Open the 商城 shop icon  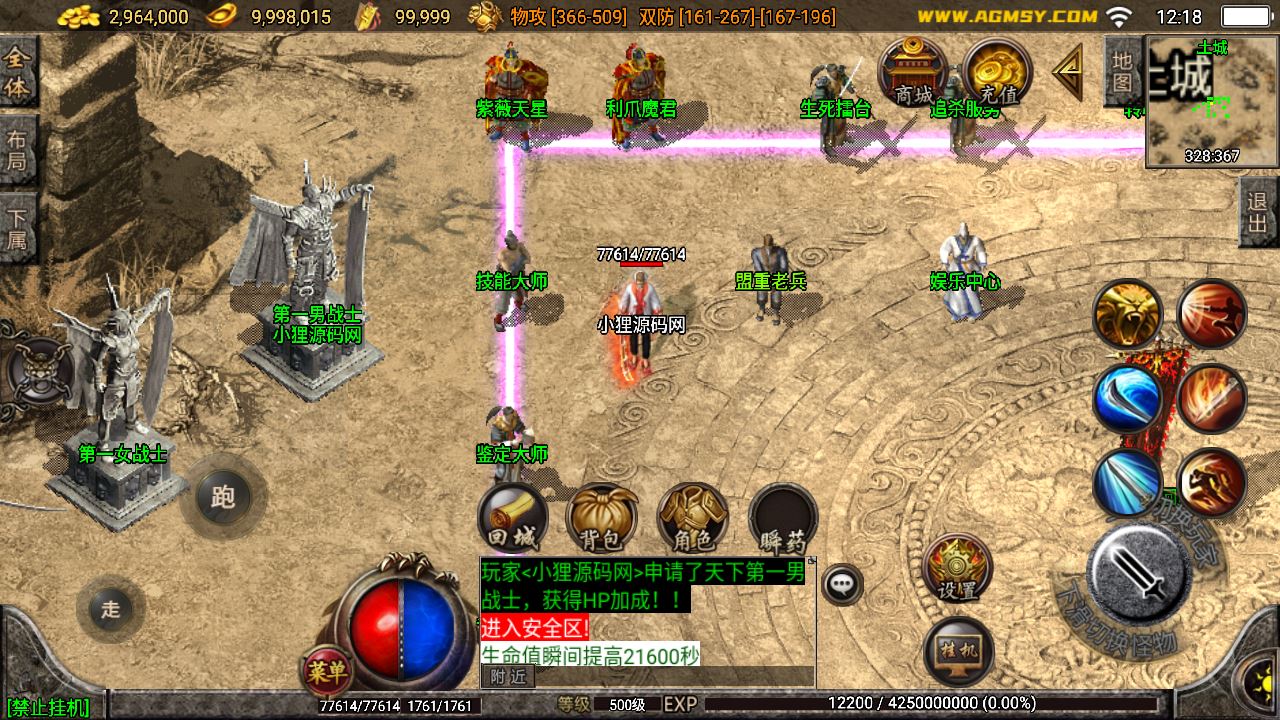(x=913, y=72)
